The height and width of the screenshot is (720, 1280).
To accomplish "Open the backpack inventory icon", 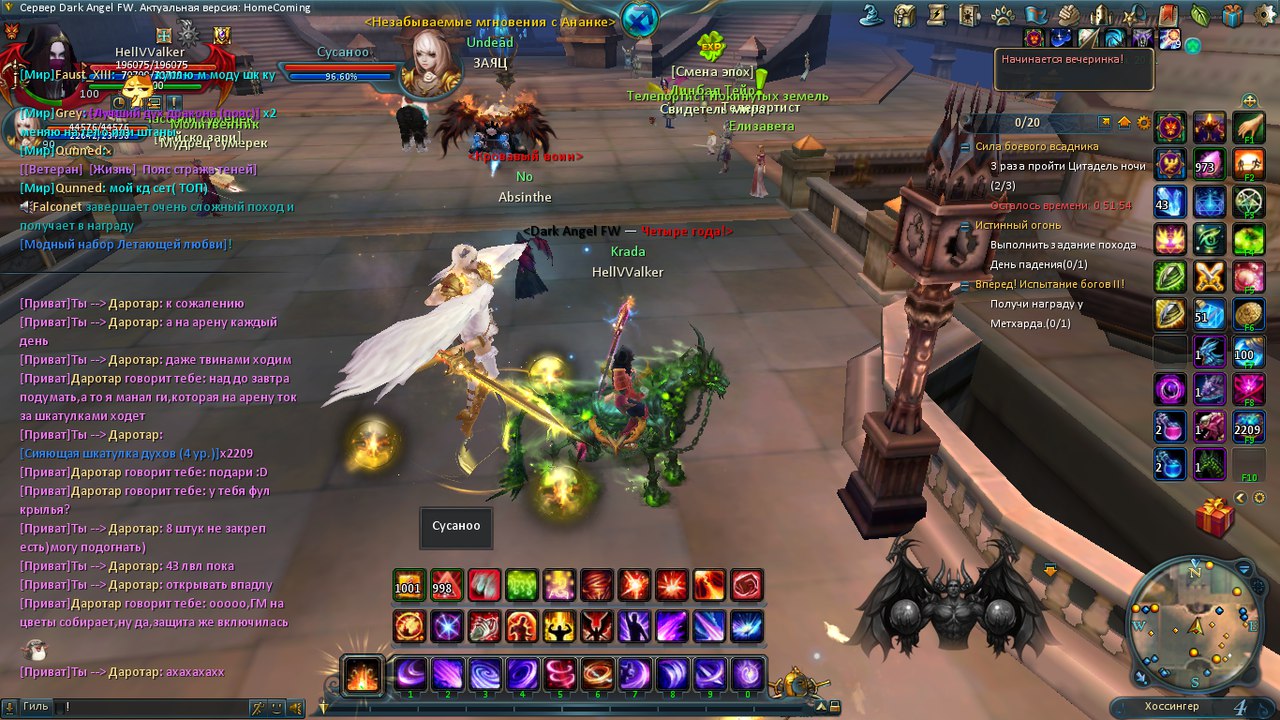I will 905,15.
